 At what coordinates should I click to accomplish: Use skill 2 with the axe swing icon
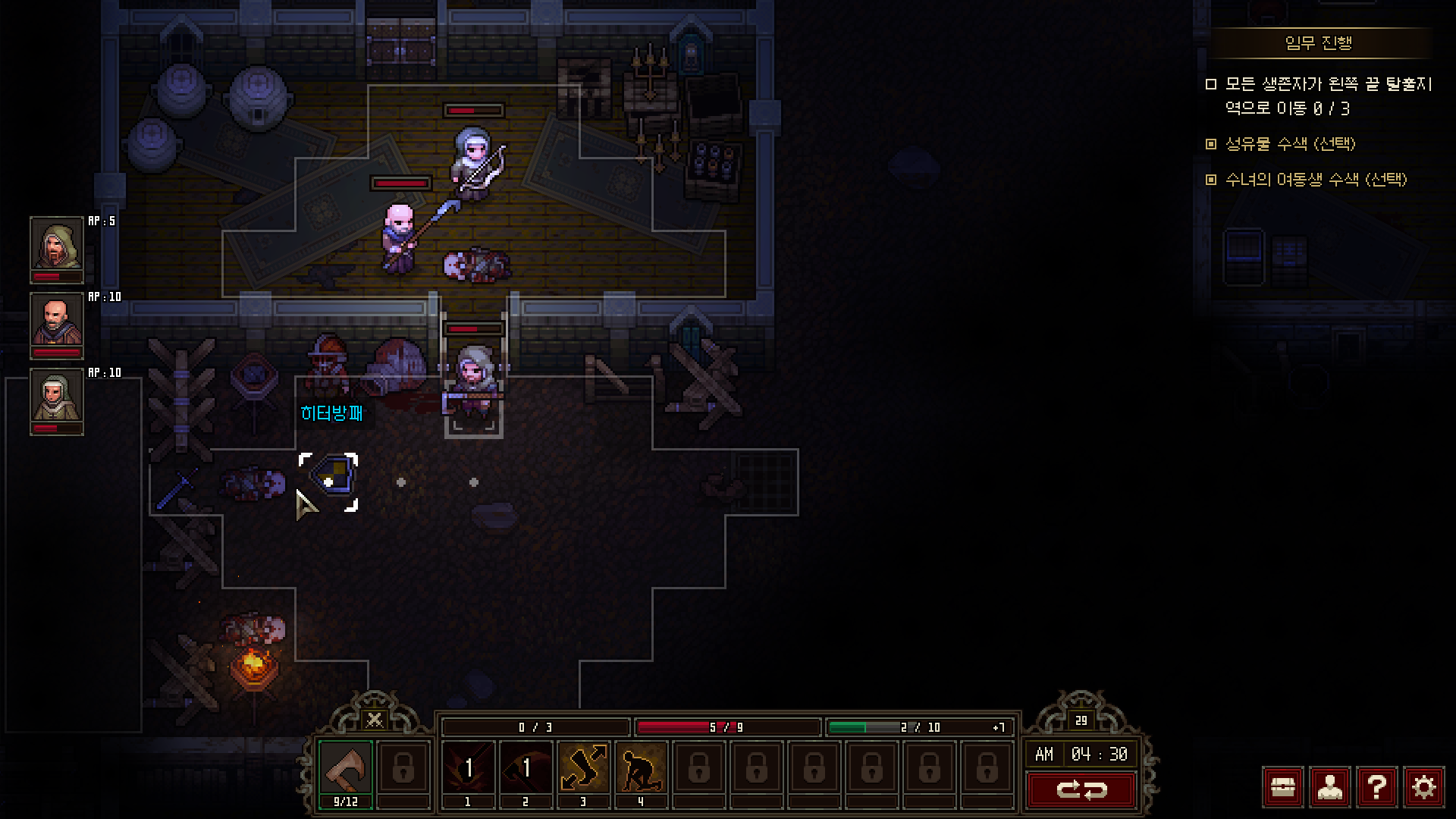(x=525, y=768)
